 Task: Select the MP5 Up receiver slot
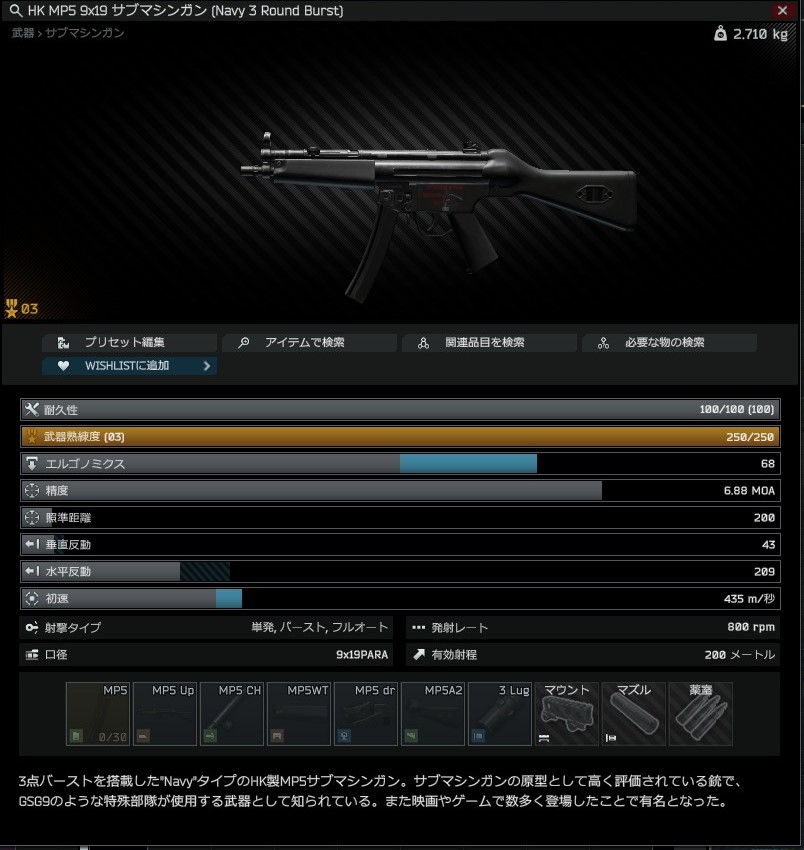(x=165, y=714)
